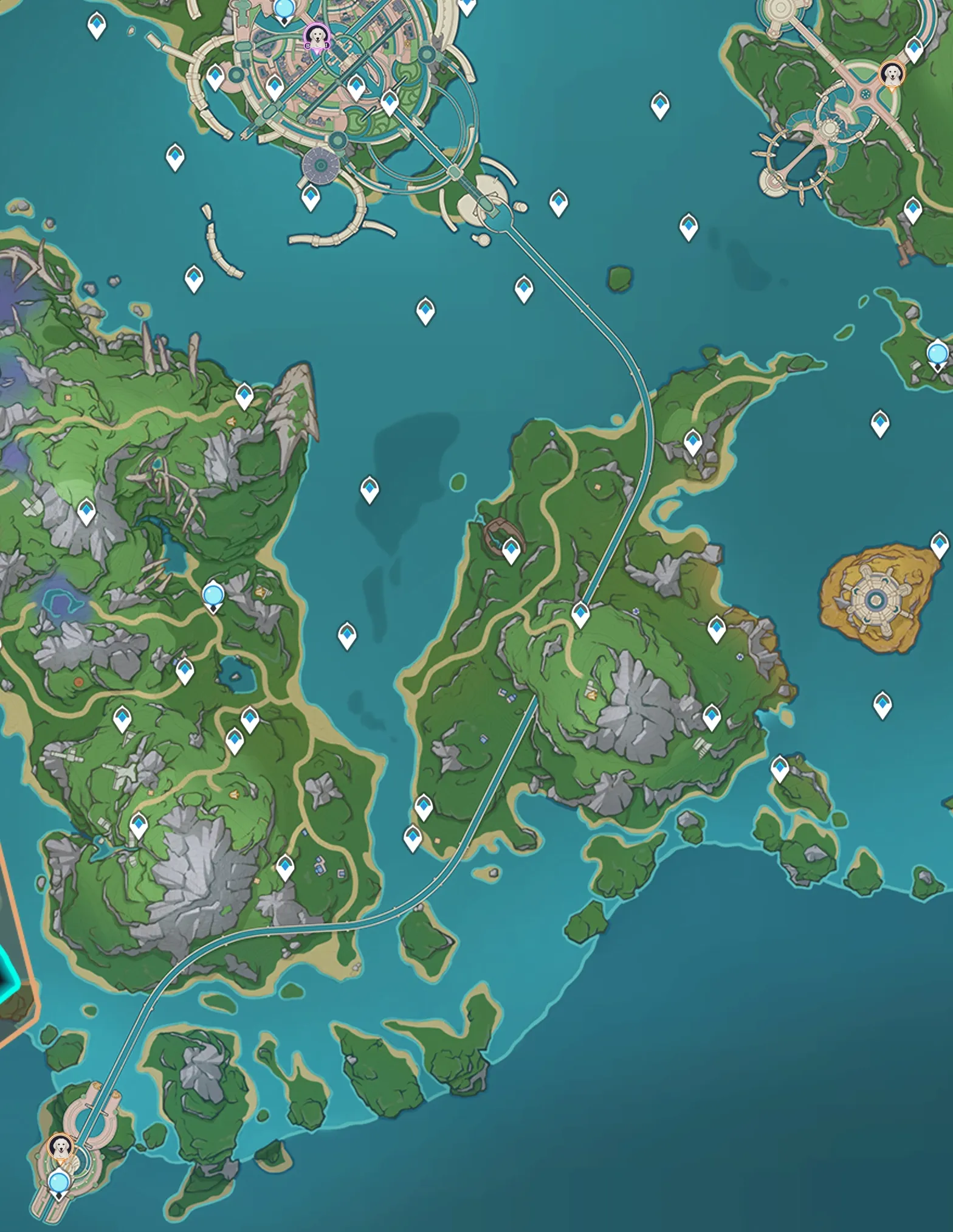Viewport: 953px width, 1232px height.
Task: Select the dog avatar at the rail terminus station
Action: click(60, 1147)
